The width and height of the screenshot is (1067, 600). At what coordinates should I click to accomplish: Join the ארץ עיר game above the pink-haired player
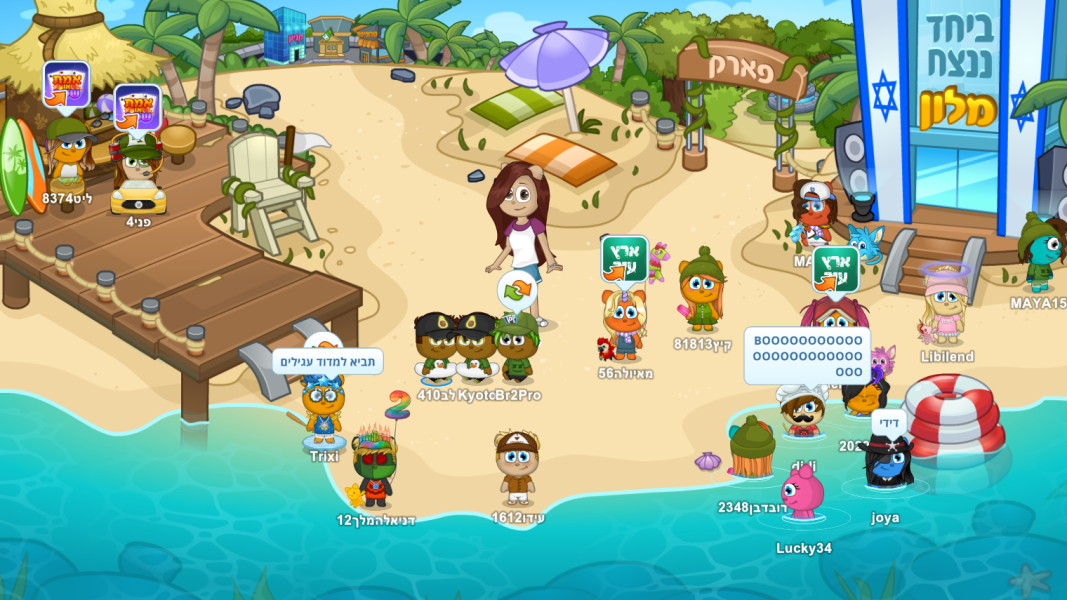[835, 269]
